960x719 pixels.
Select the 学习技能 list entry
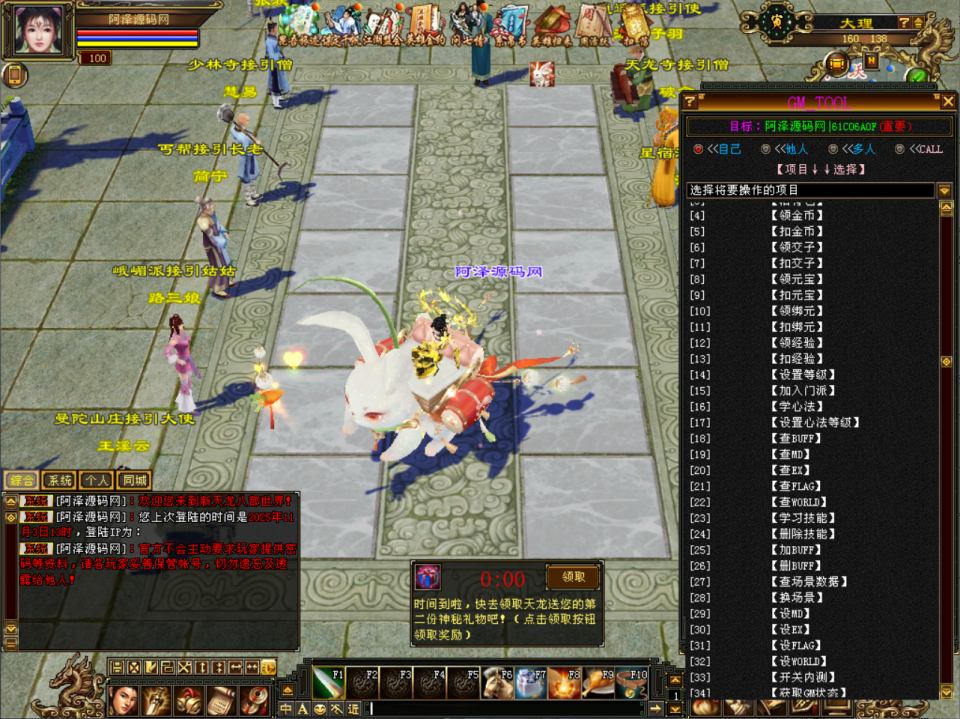(803, 518)
